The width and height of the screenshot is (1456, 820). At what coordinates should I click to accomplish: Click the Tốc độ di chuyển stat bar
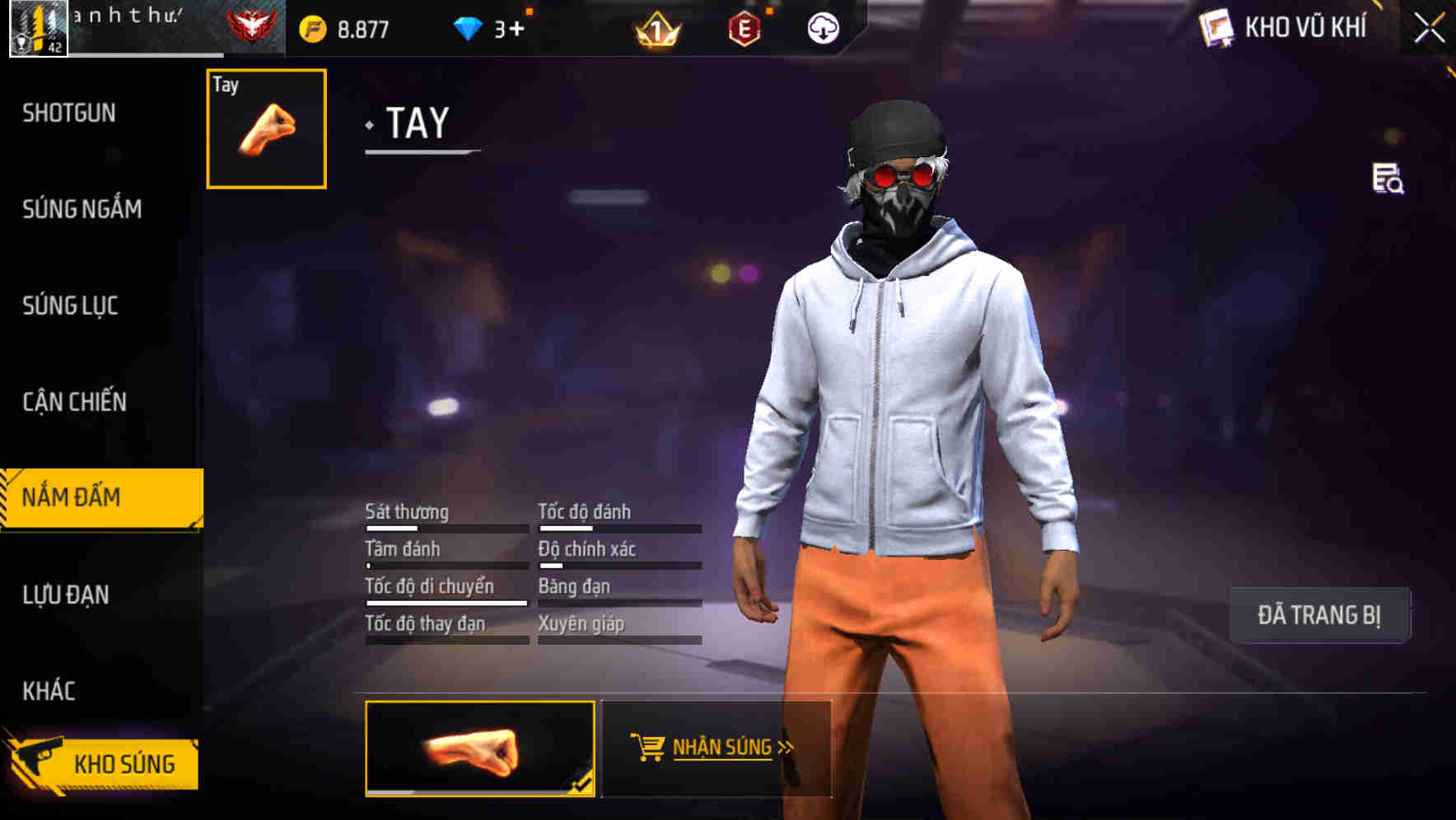pyautogui.click(x=446, y=603)
